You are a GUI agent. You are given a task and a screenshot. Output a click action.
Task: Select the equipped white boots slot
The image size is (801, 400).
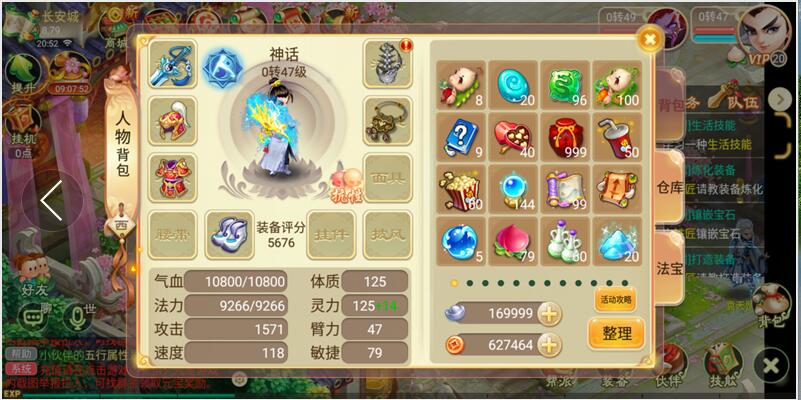229,234
